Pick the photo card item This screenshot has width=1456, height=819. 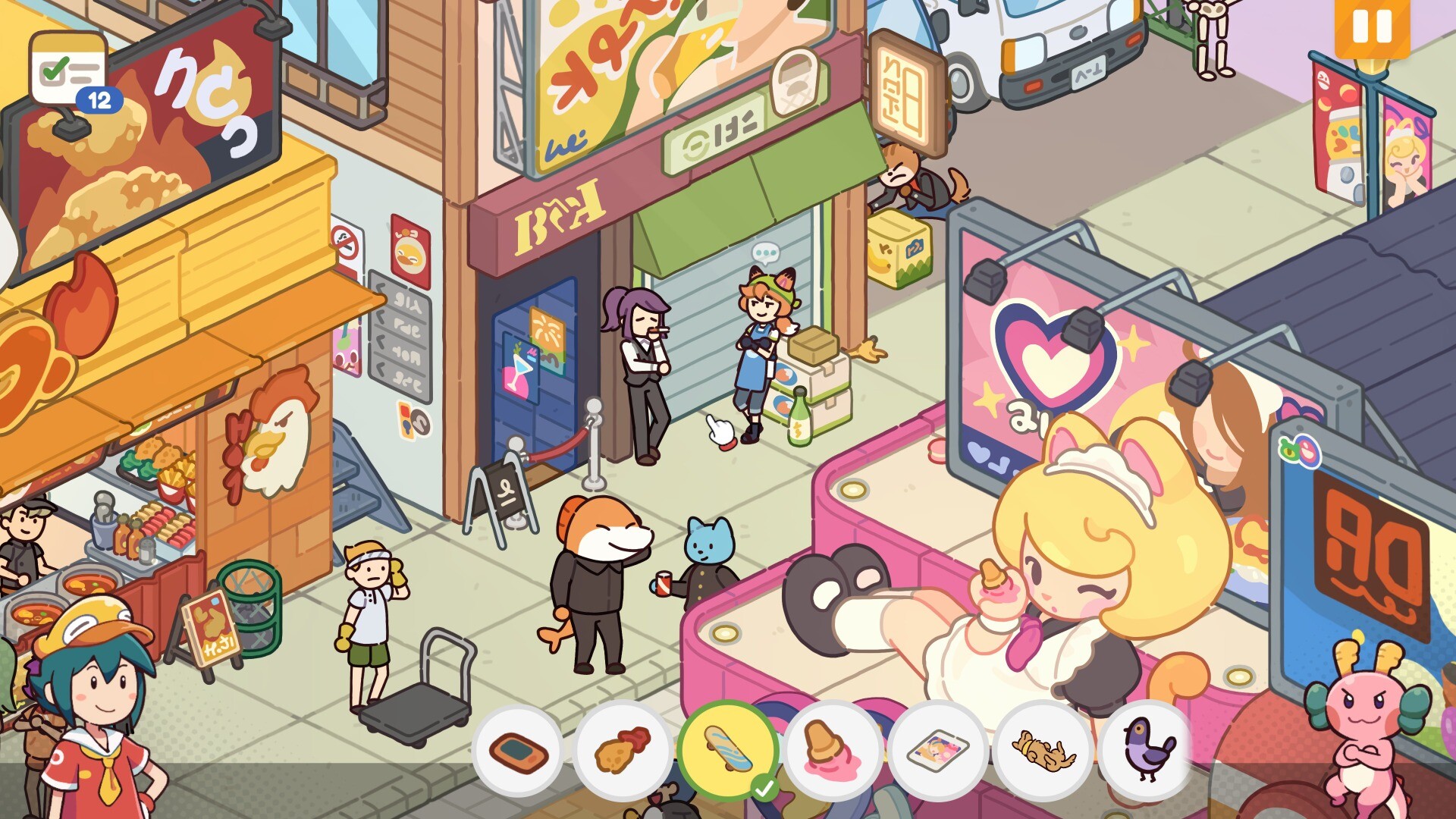click(x=937, y=749)
